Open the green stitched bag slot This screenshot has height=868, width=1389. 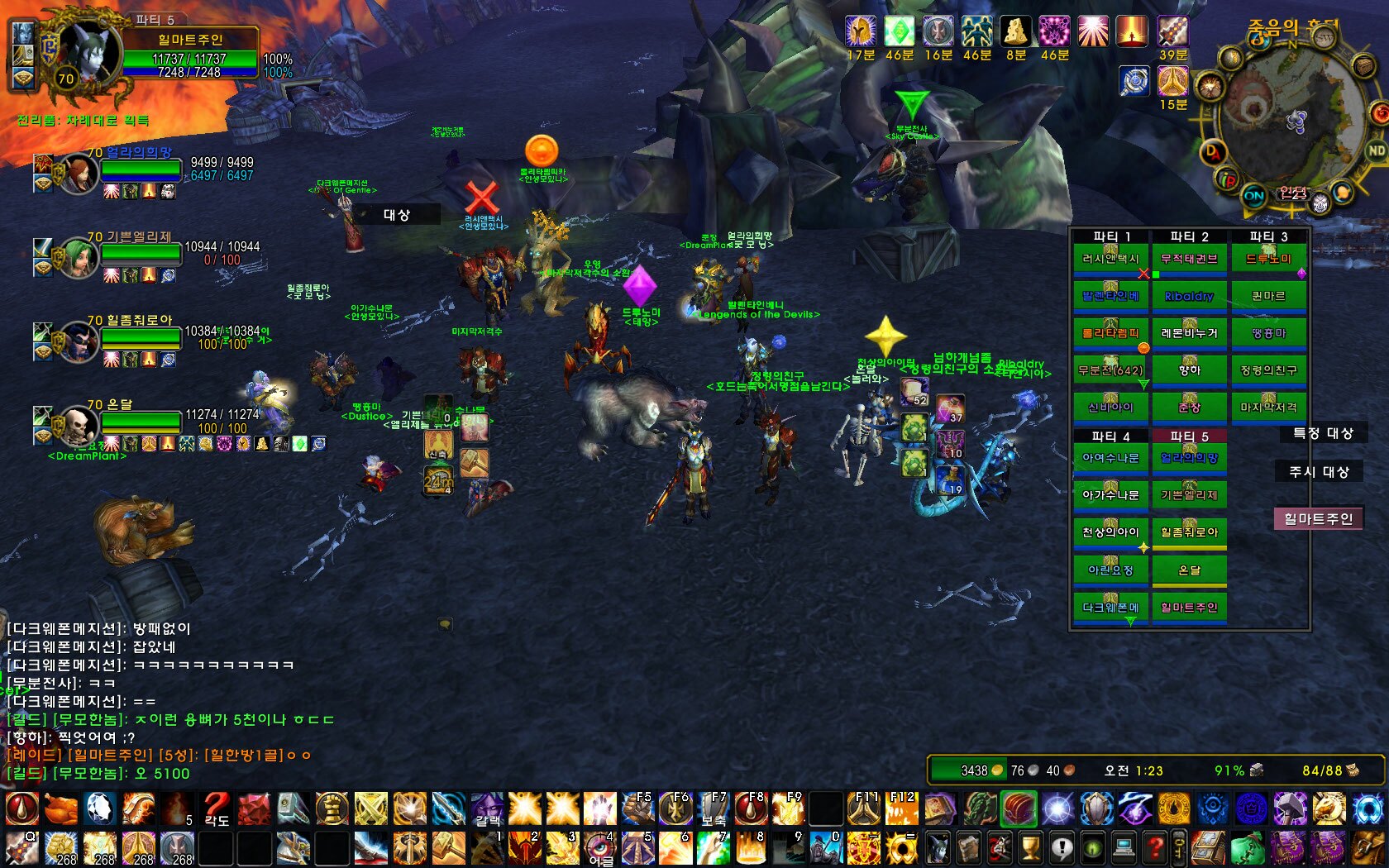pos(1248,849)
